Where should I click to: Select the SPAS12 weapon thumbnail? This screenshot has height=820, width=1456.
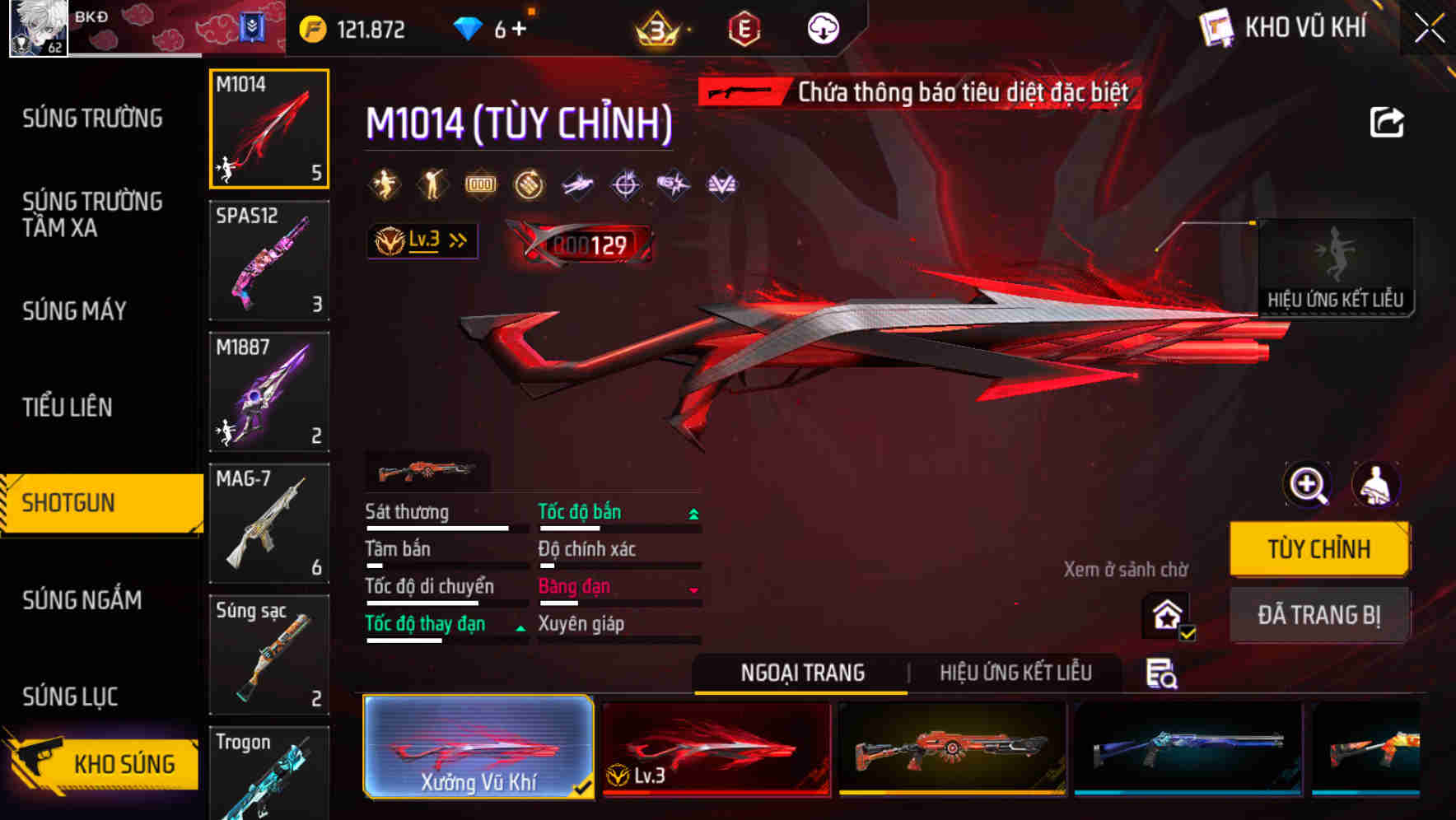point(268,260)
